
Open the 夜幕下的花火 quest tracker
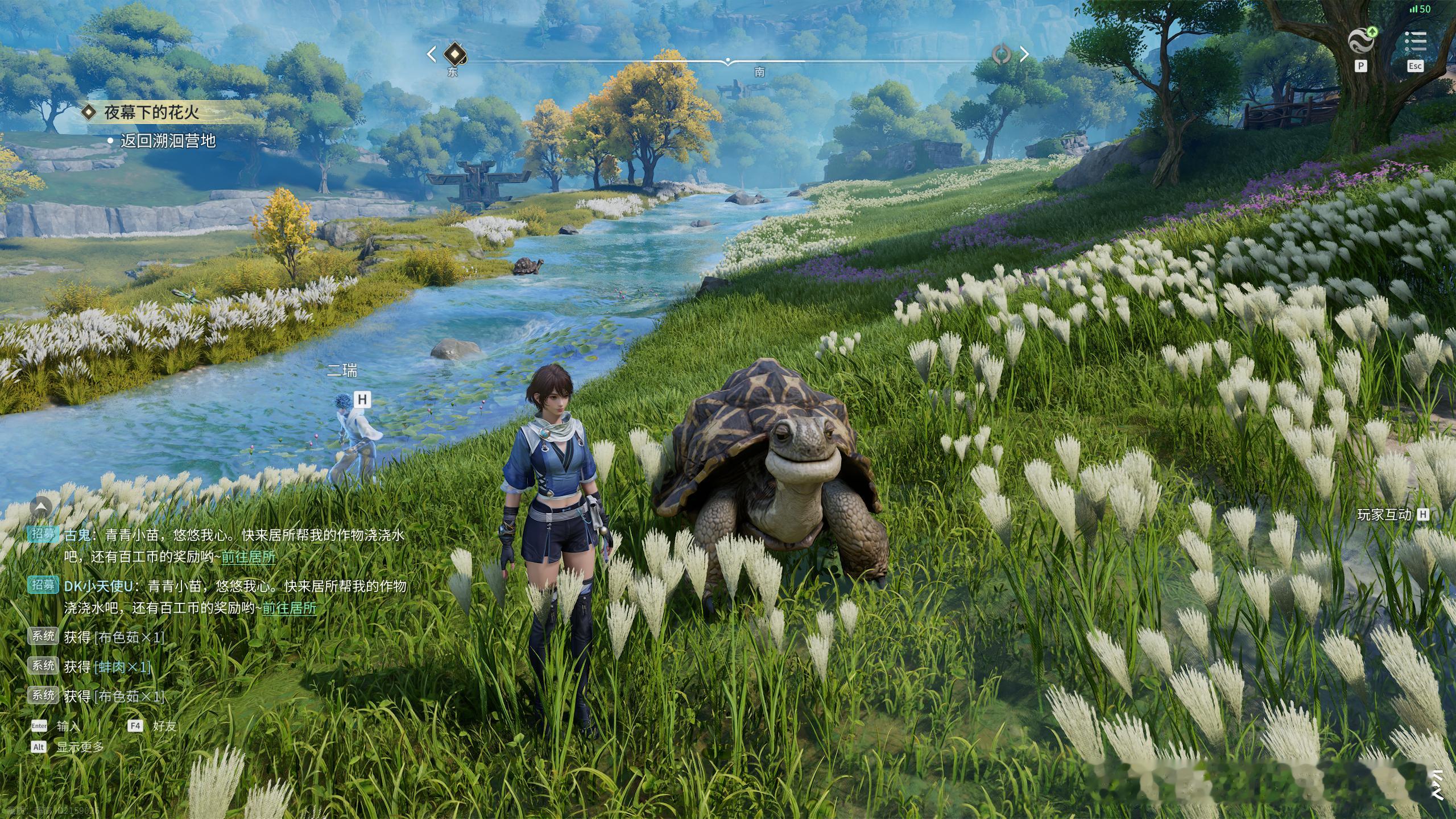151,112
